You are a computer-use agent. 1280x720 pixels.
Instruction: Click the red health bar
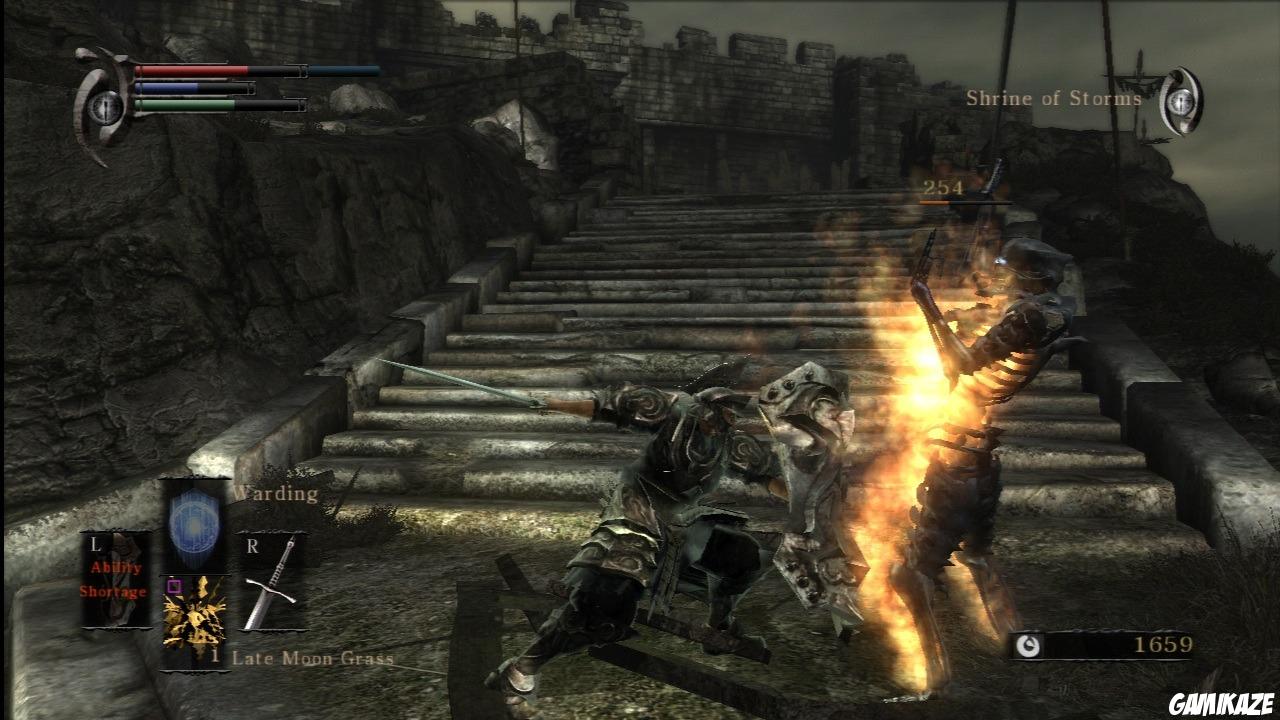[x=190, y=70]
